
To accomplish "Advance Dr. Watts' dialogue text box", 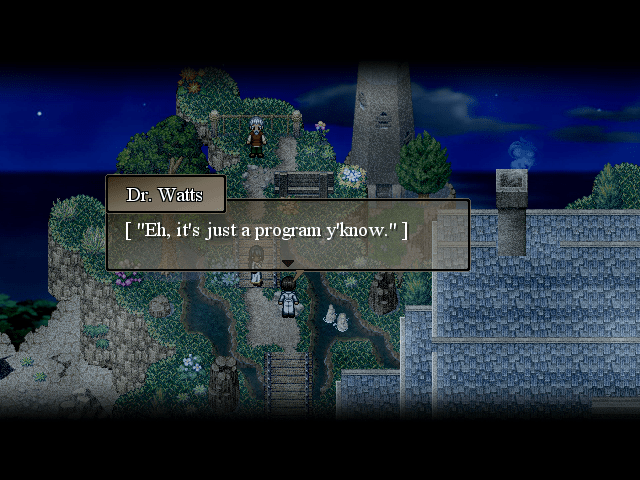I will (x=287, y=234).
